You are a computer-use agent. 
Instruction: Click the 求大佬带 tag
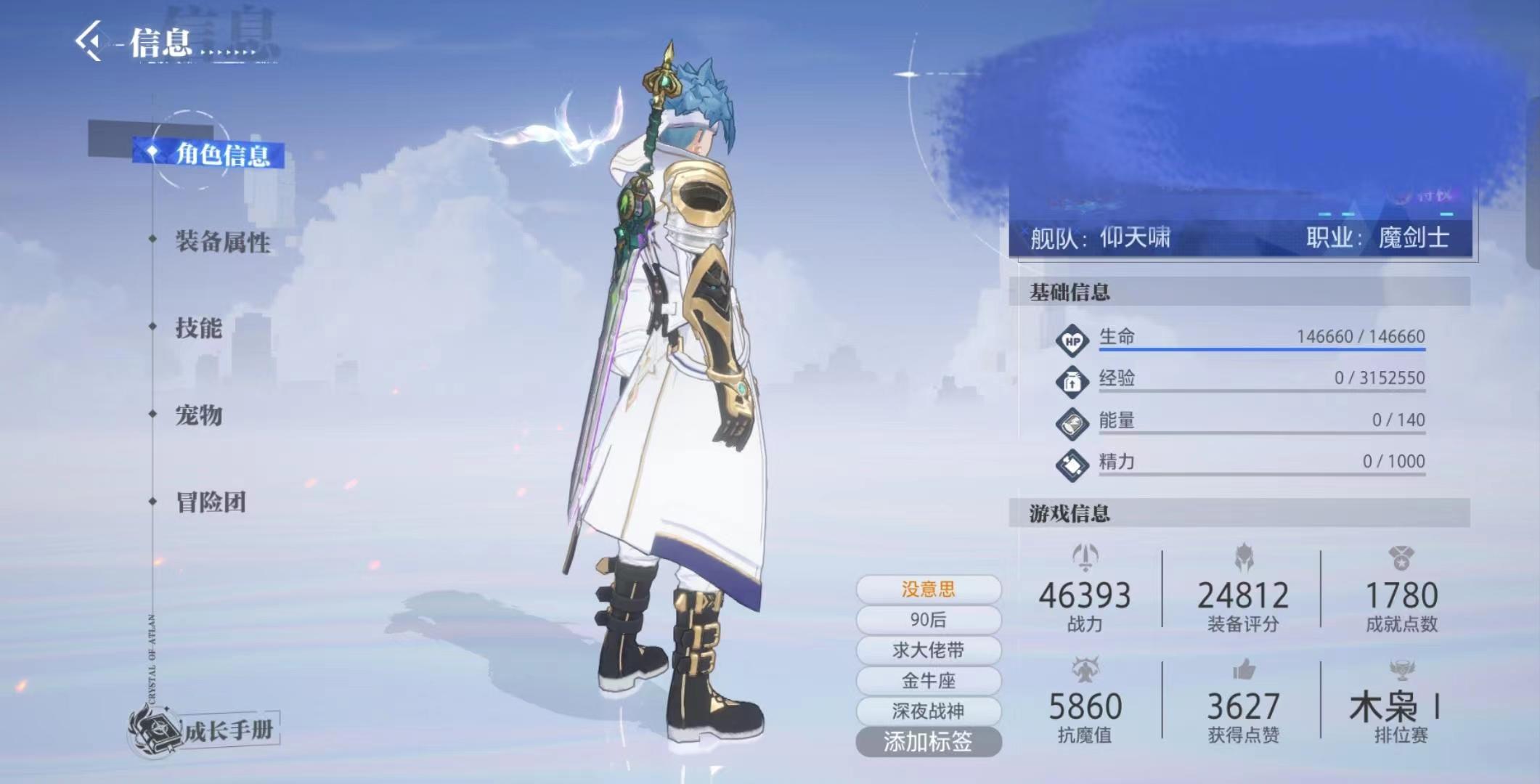[x=928, y=650]
